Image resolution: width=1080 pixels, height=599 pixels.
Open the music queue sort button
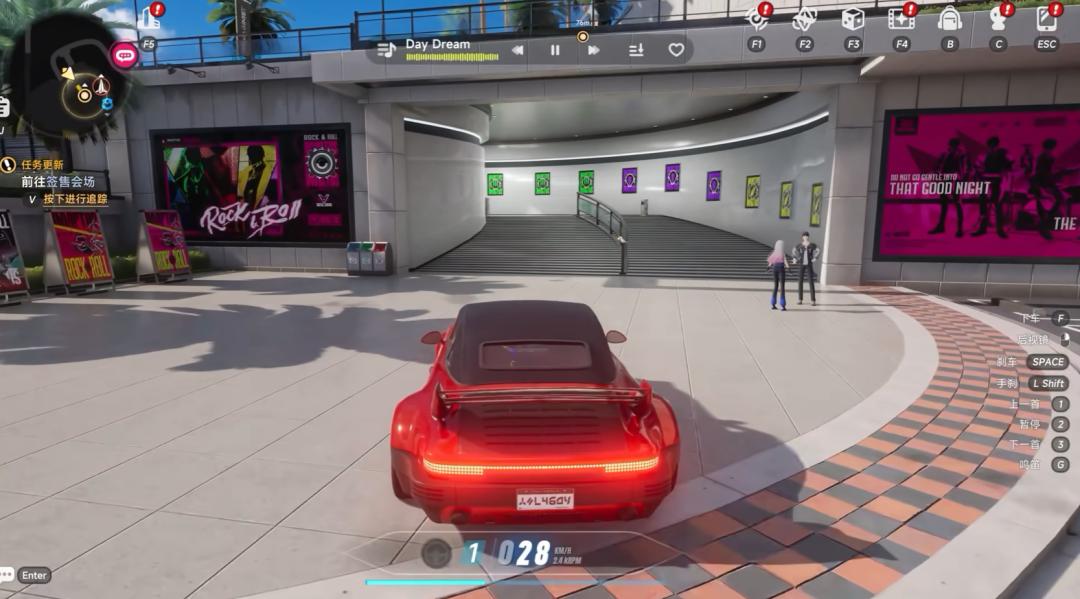pyautogui.click(x=636, y=50)
